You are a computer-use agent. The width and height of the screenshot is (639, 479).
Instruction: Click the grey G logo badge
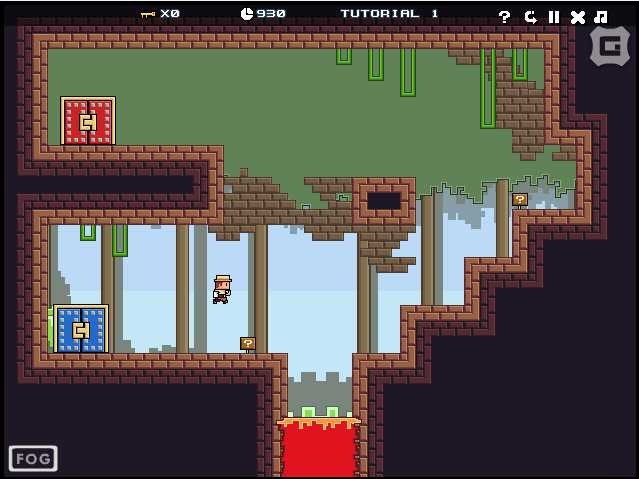click(x=609, y=45)
